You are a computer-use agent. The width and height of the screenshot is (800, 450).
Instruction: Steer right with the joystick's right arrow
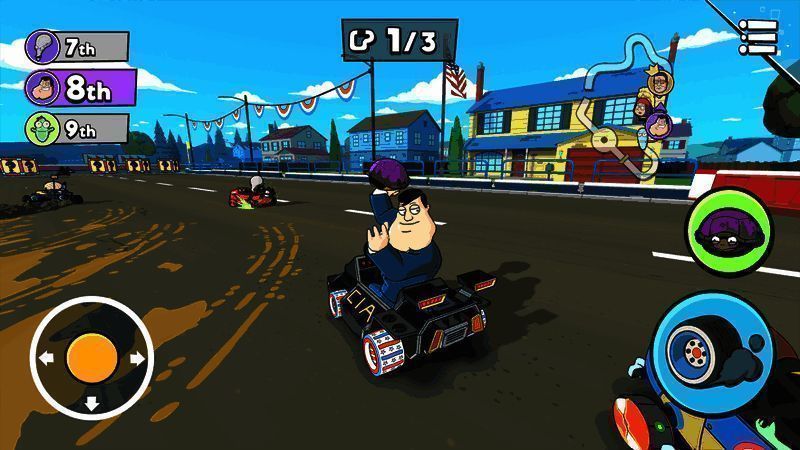point(137,357)
